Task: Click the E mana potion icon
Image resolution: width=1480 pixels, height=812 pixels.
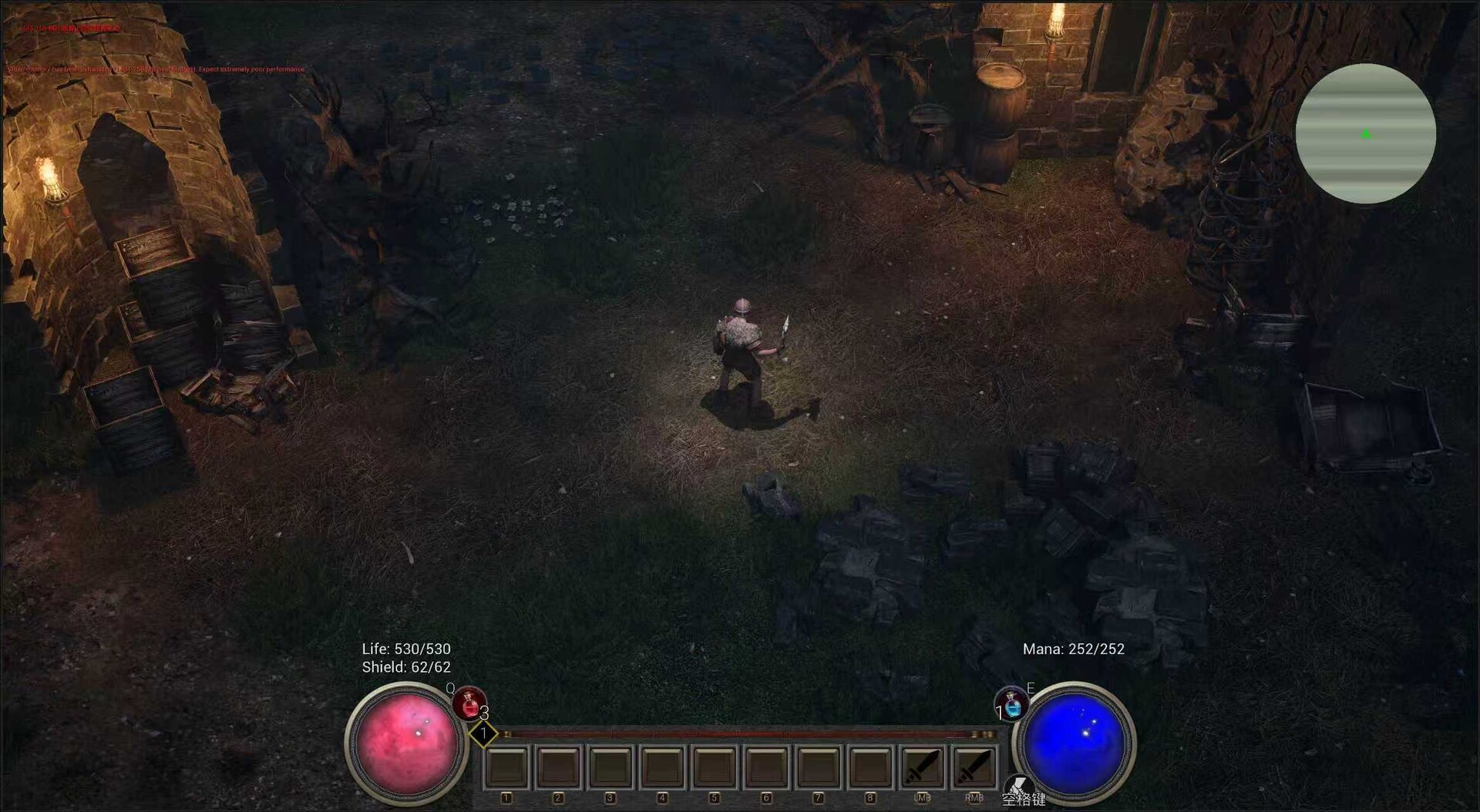Action: 1011,703
